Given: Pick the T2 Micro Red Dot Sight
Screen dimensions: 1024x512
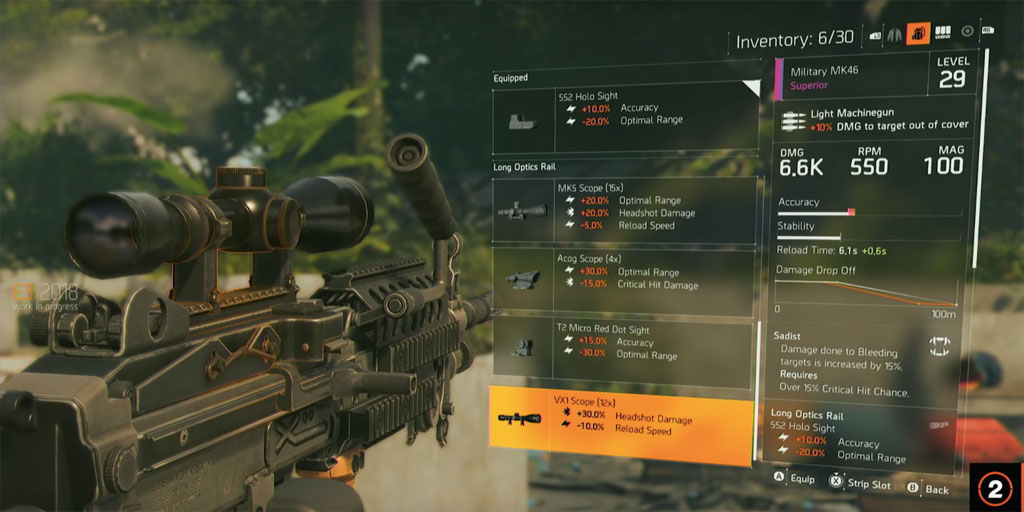Looking at the screenshot, I should (x=625, y=349).
